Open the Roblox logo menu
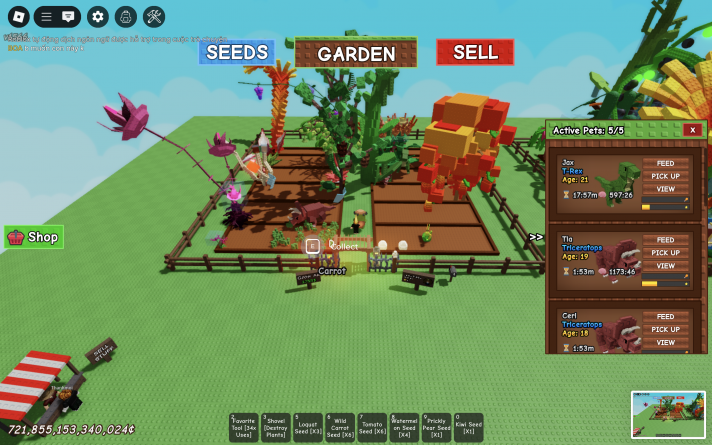Viewport: 712px width, 445px height. [x=16, y=16]
